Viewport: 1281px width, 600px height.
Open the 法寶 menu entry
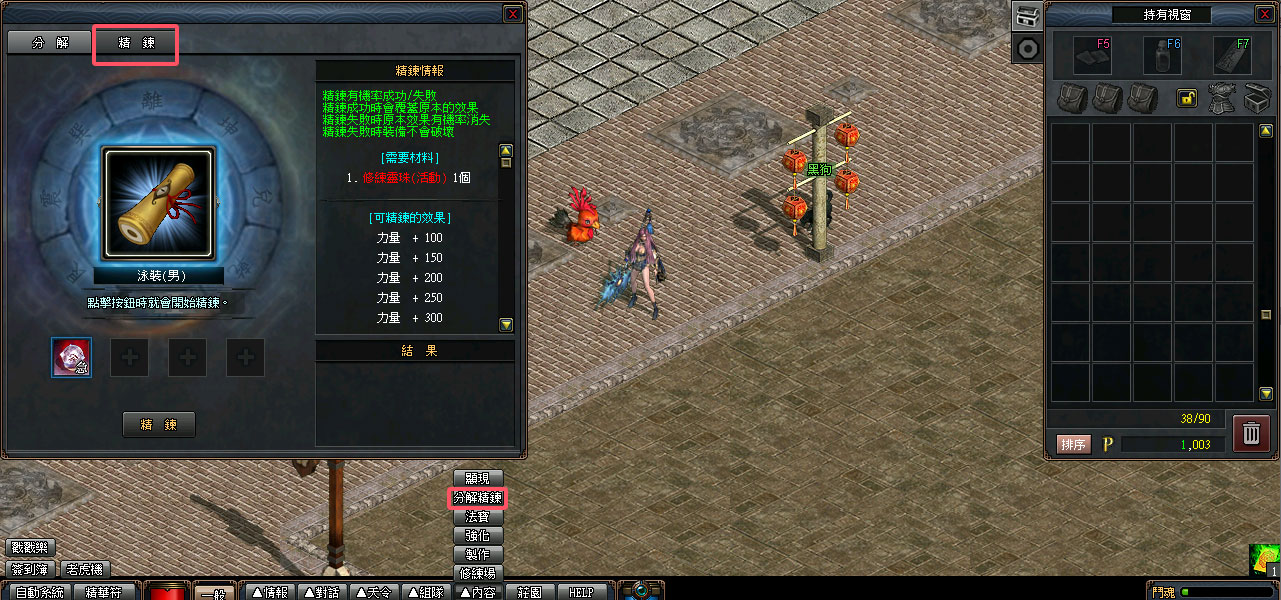click(478, 516)
